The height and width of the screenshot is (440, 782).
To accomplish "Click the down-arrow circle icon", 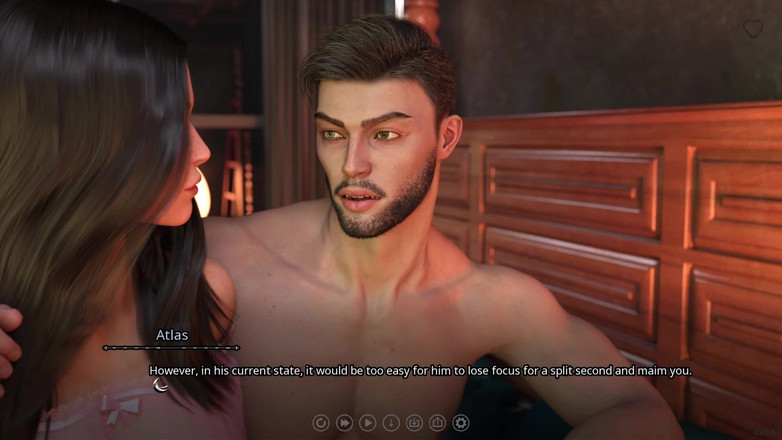I will coord(391,423).
